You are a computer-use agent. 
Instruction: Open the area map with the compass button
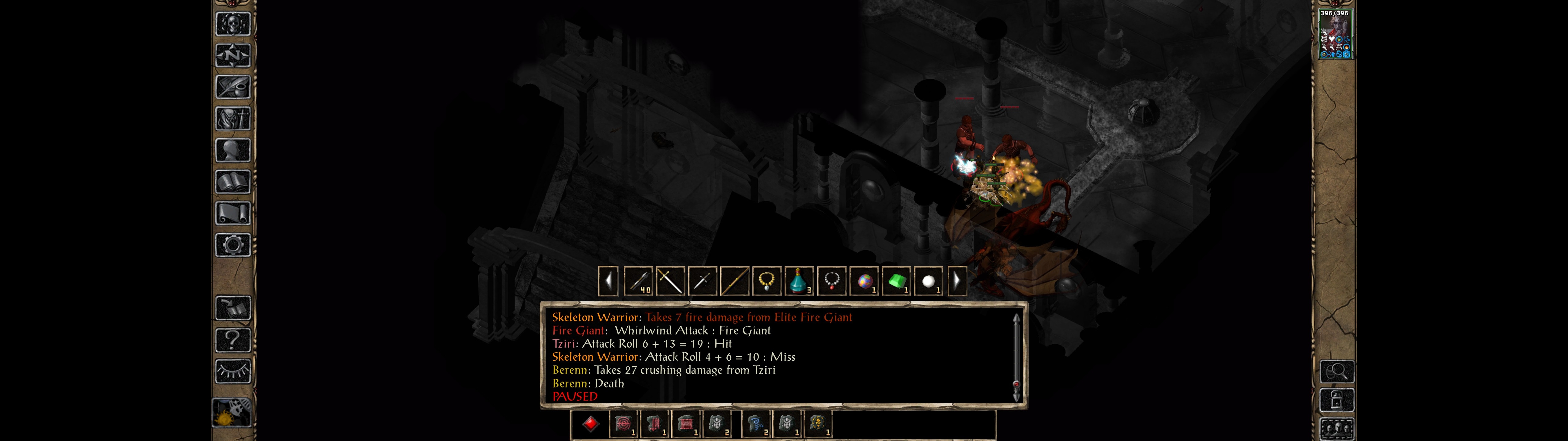(232, 55)
